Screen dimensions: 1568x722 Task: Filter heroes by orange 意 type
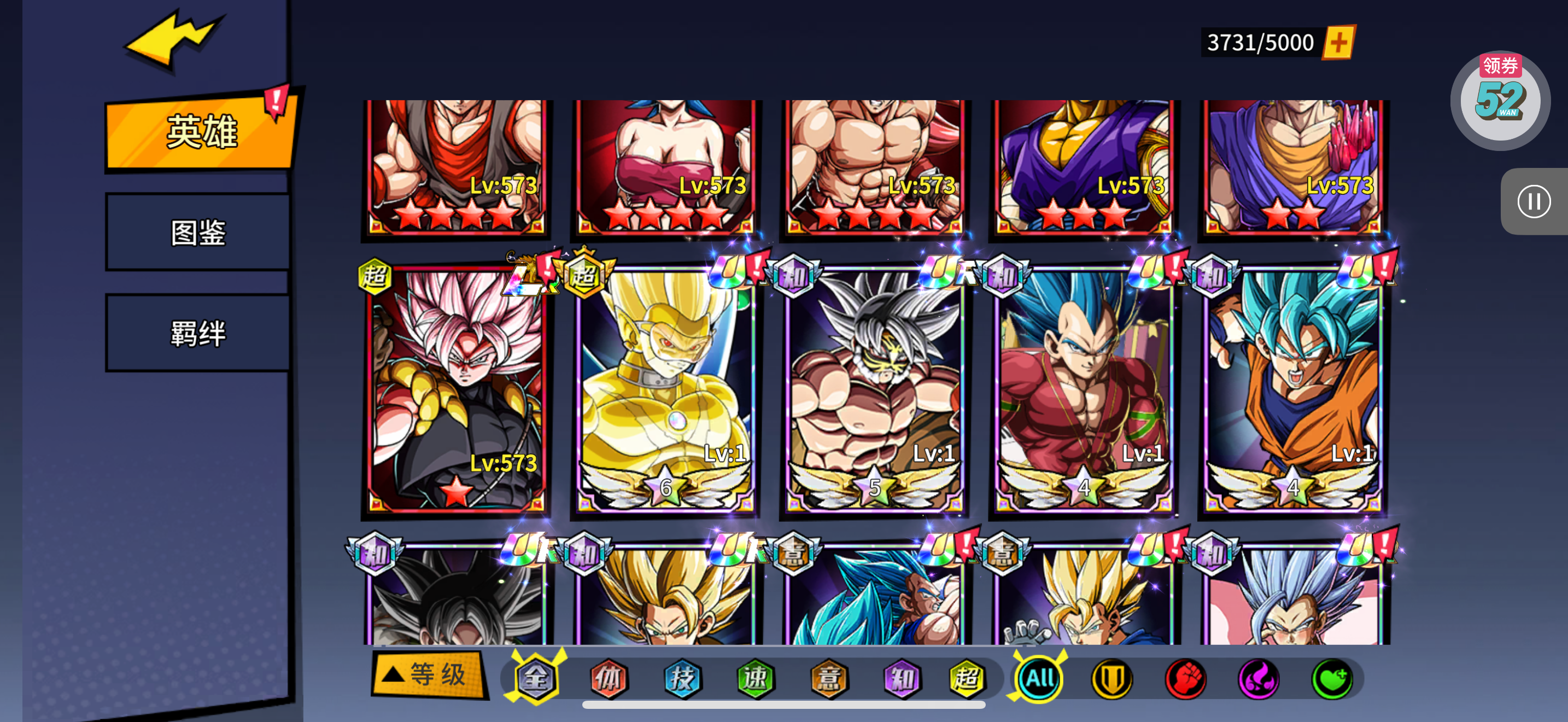pos(828,678)
